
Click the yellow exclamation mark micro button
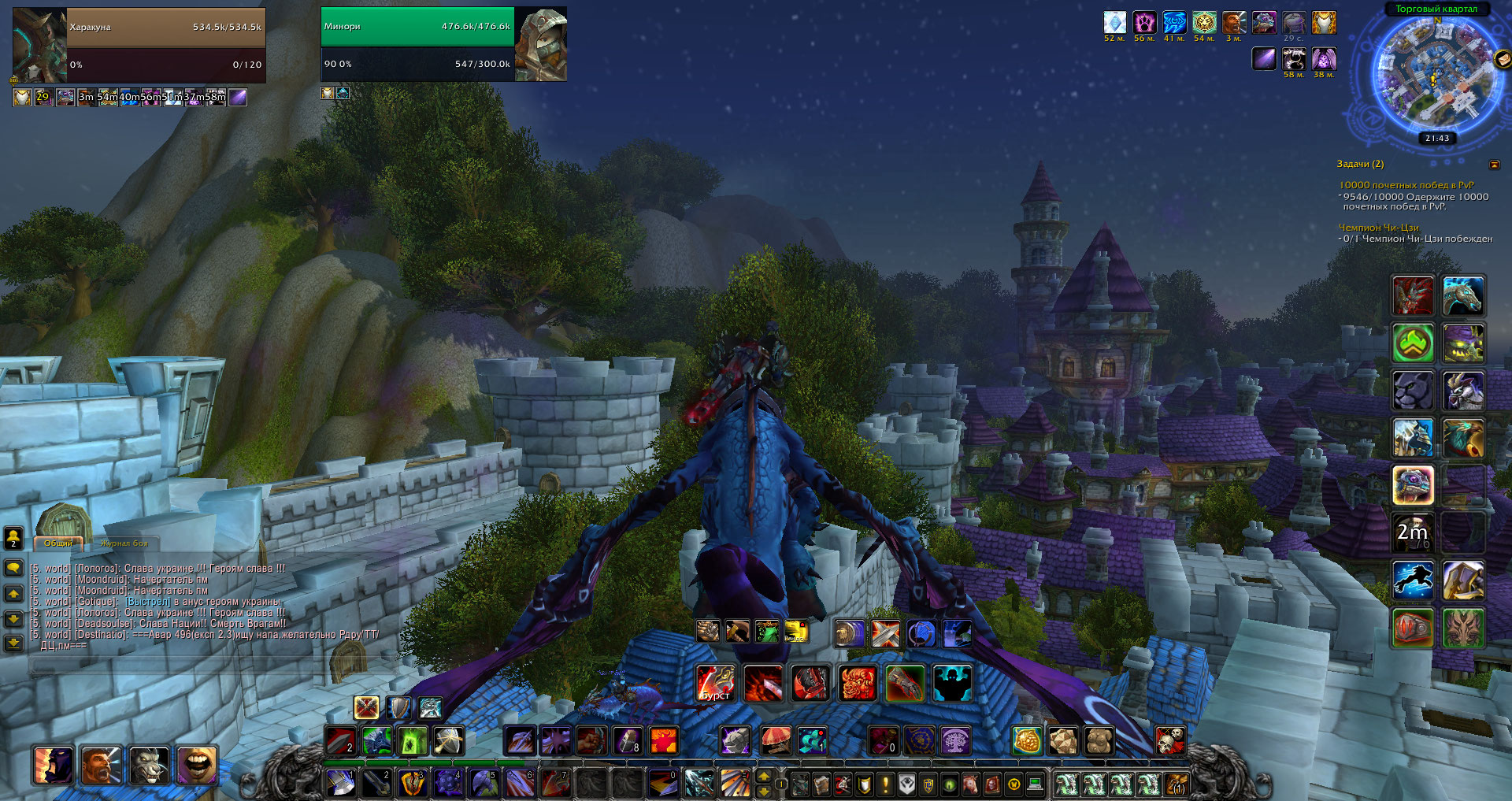pyautogui.click(x=885, y=784)
